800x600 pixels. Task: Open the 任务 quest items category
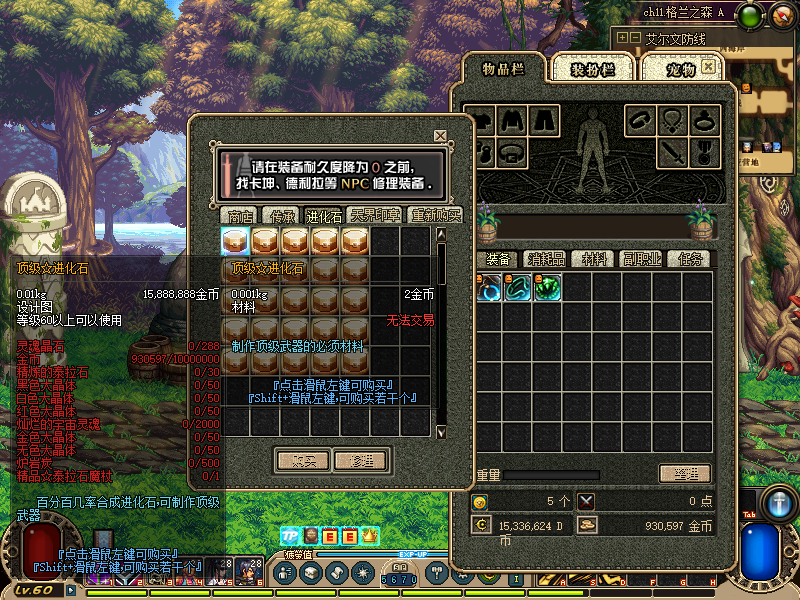point(688,259)
